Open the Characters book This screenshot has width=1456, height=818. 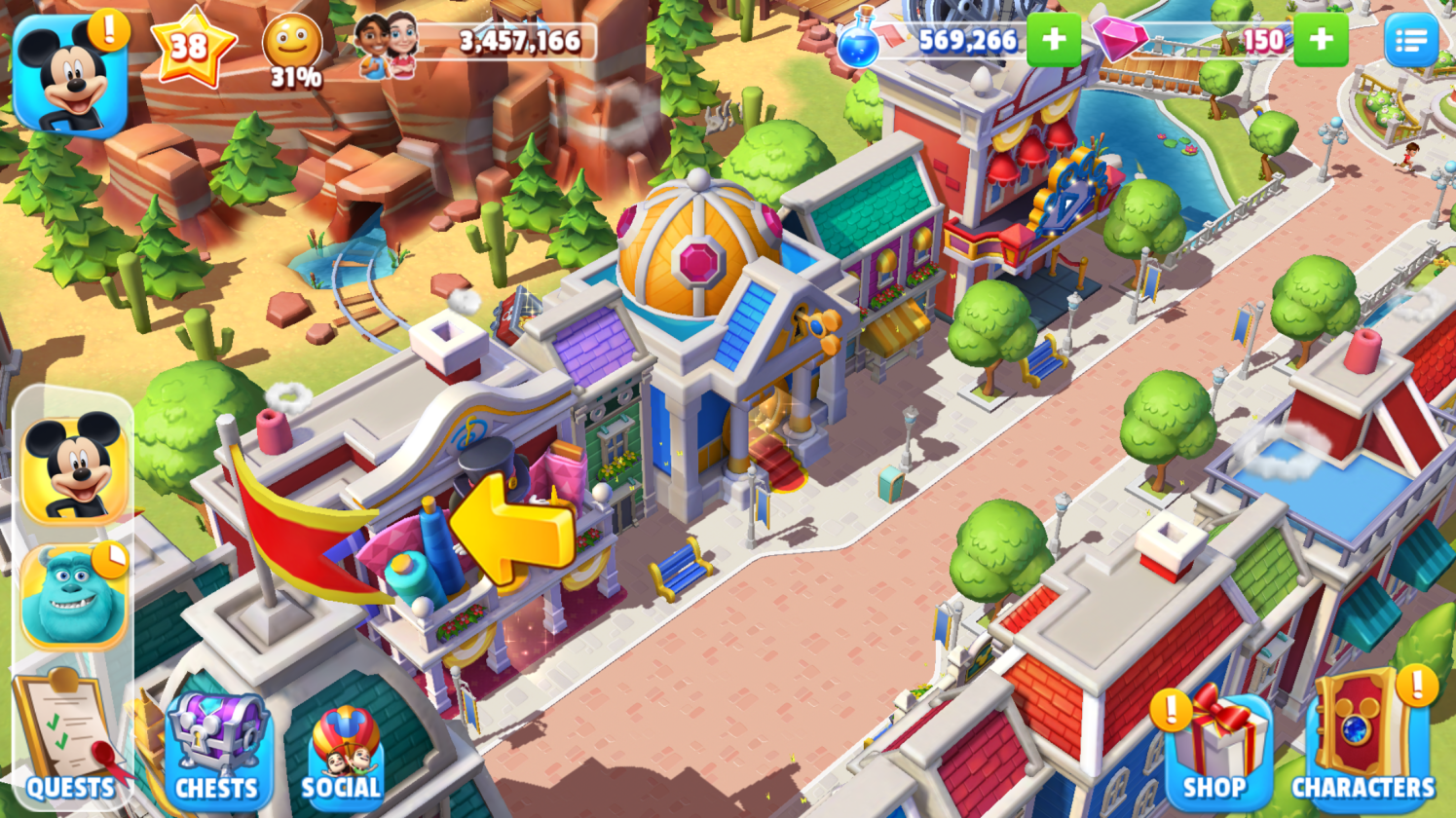coord(1362,742)
